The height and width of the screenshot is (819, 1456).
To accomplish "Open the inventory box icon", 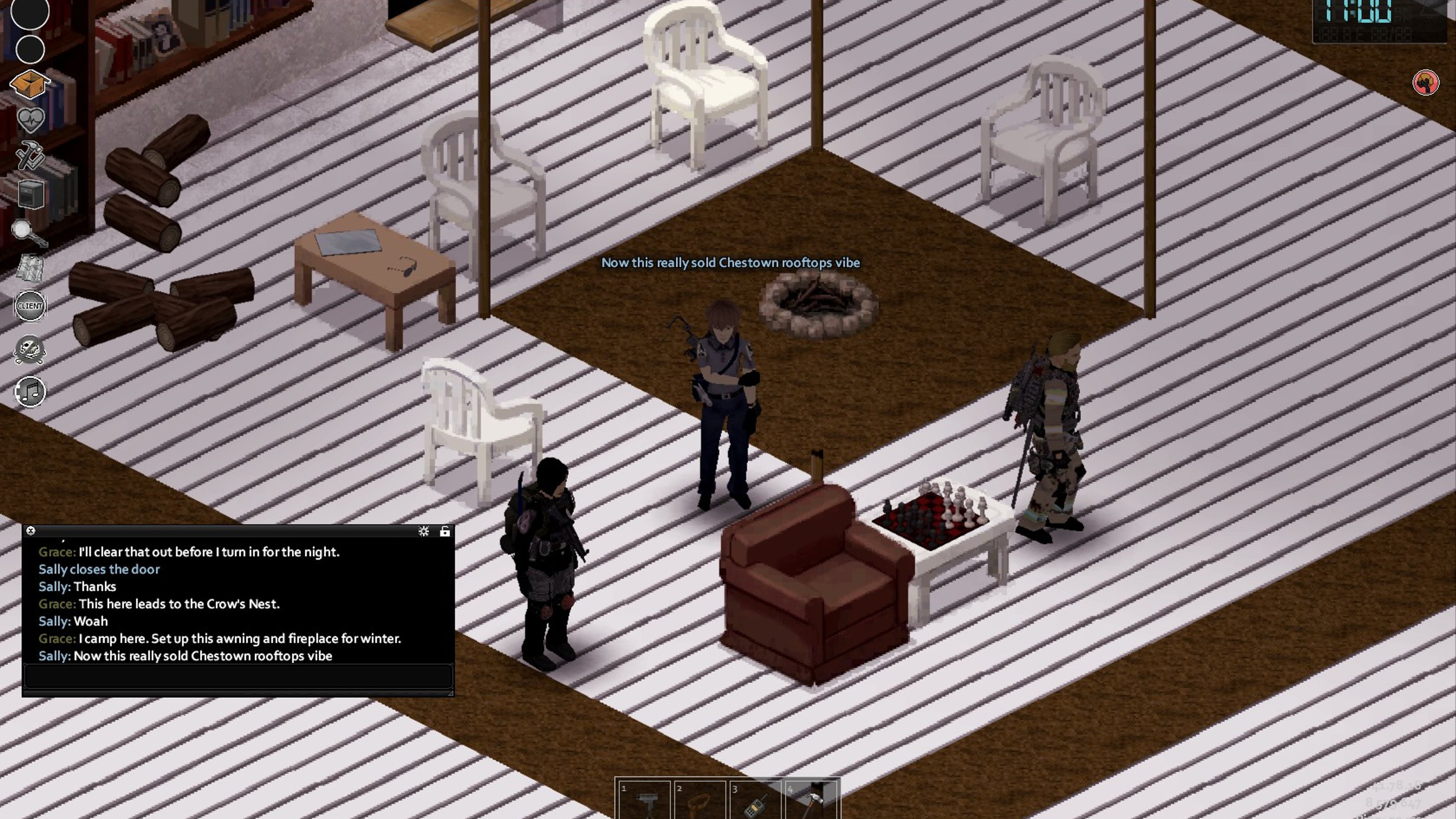I will [x=30, y=85].
